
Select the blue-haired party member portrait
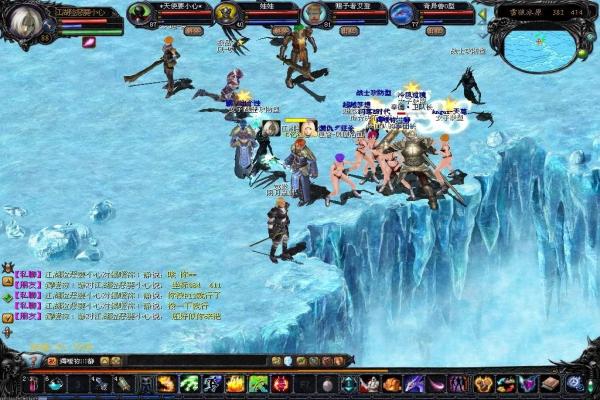coord(401,15)
